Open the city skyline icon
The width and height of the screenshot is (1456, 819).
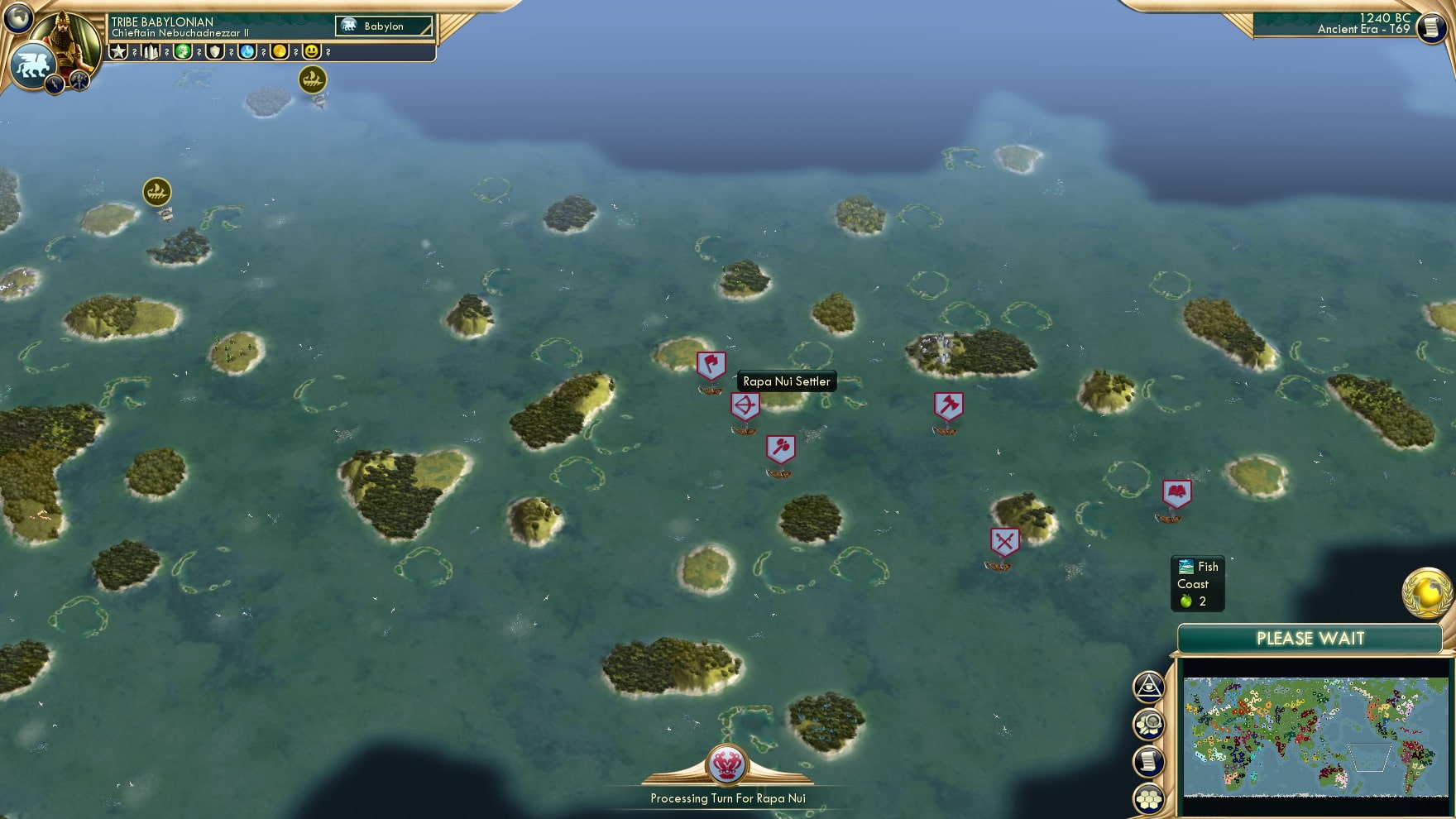151,51
